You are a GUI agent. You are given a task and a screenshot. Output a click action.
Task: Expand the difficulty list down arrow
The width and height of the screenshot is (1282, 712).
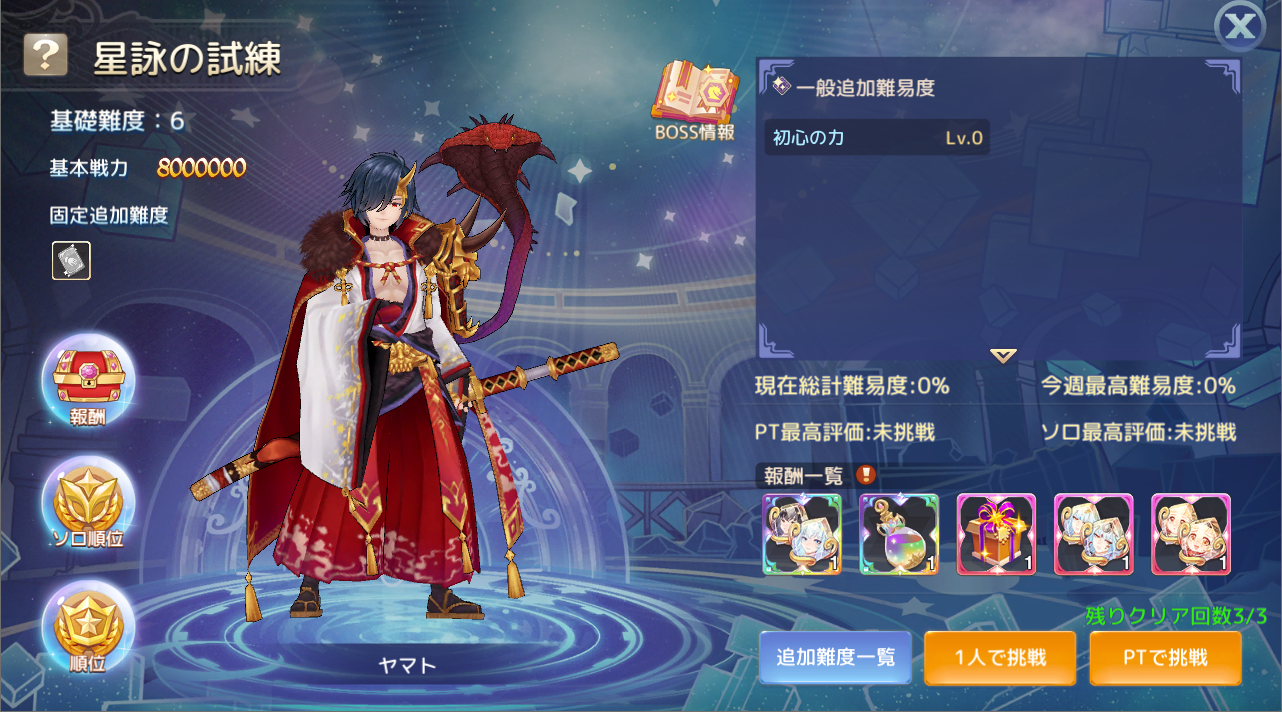coord(1003,356)
